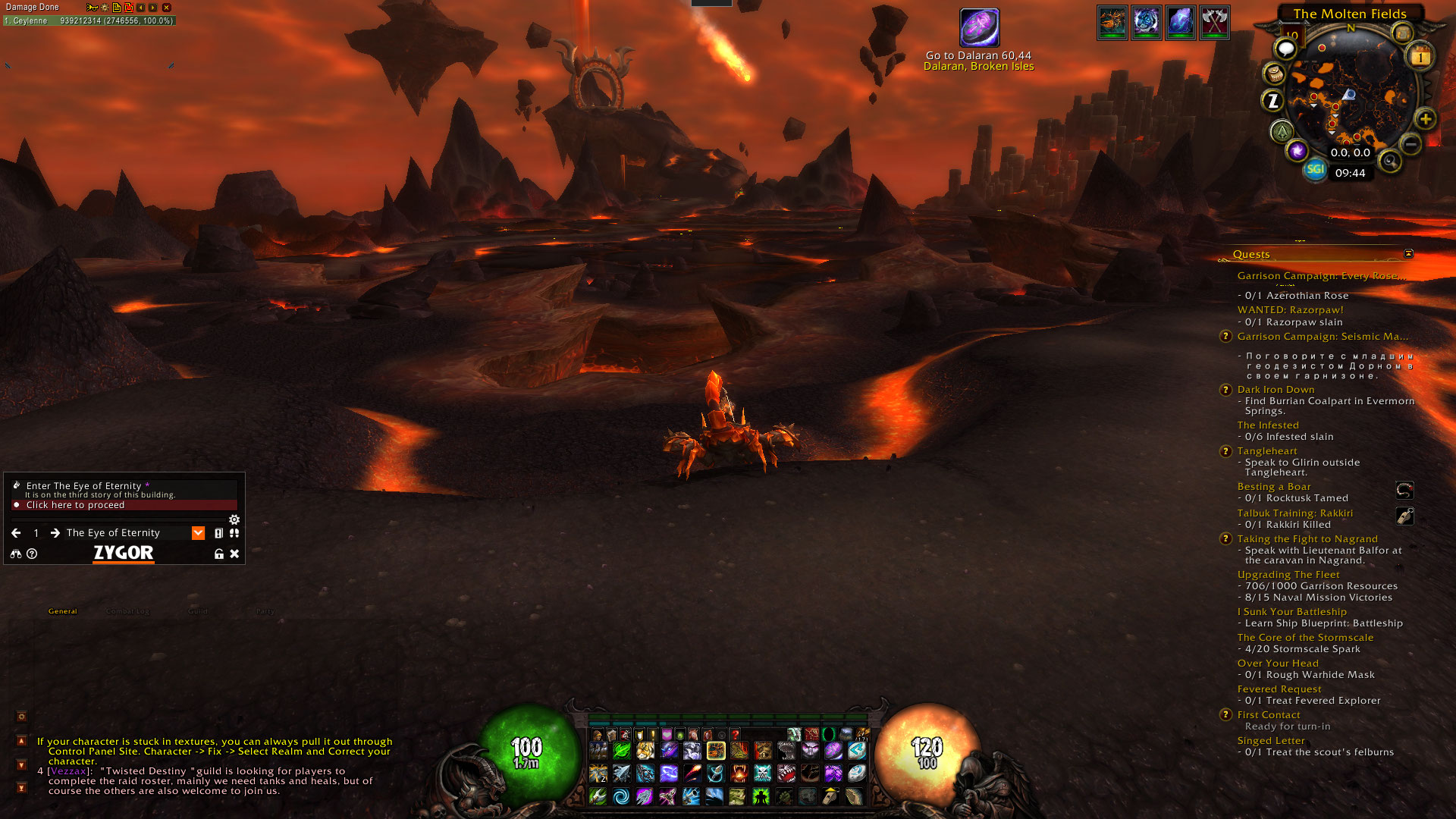The image size is (1456, 819).
Task: Close the Zygor guide window
Action: pos(234,554)
